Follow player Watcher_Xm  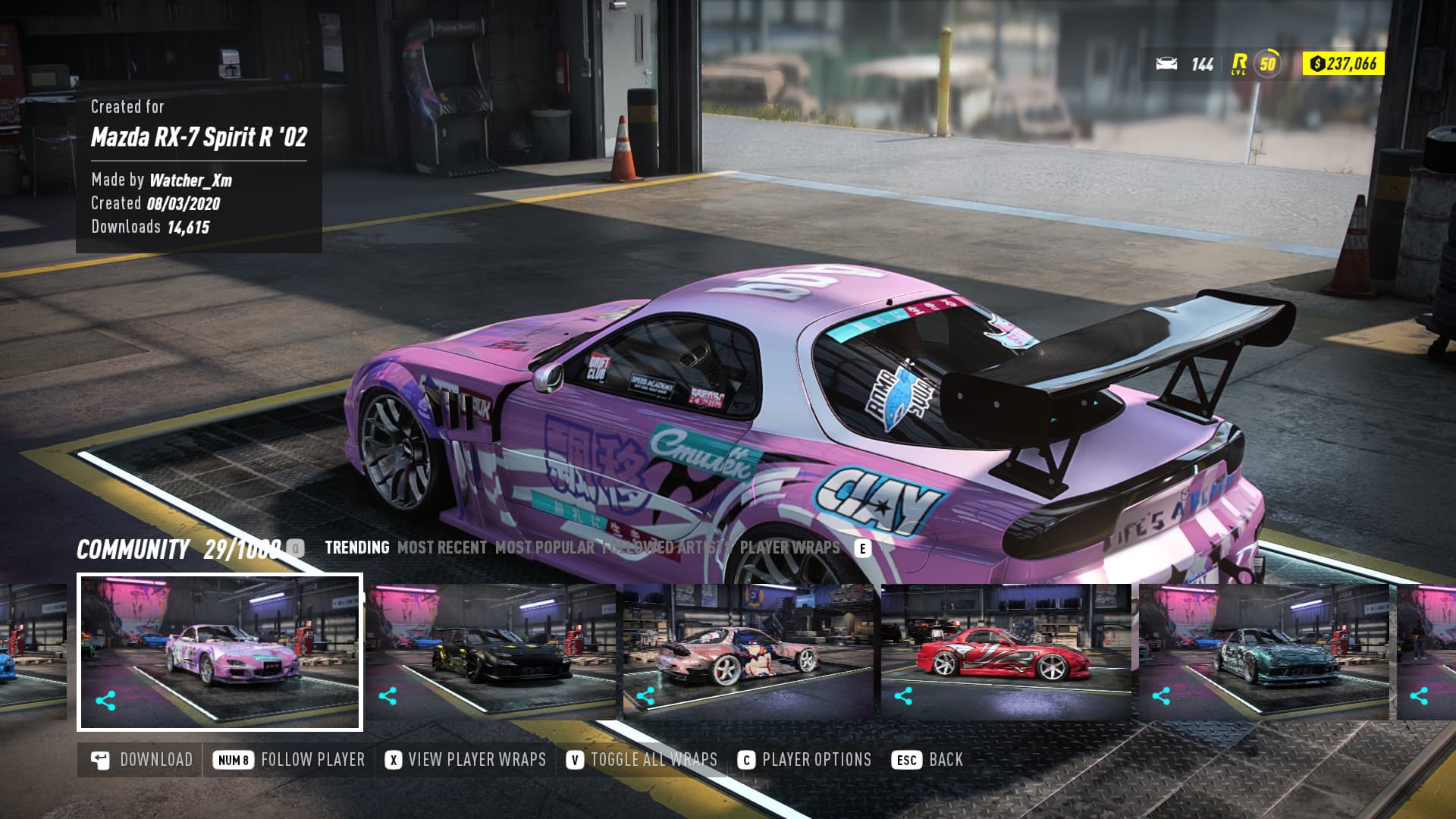click(x=289, y=760)
